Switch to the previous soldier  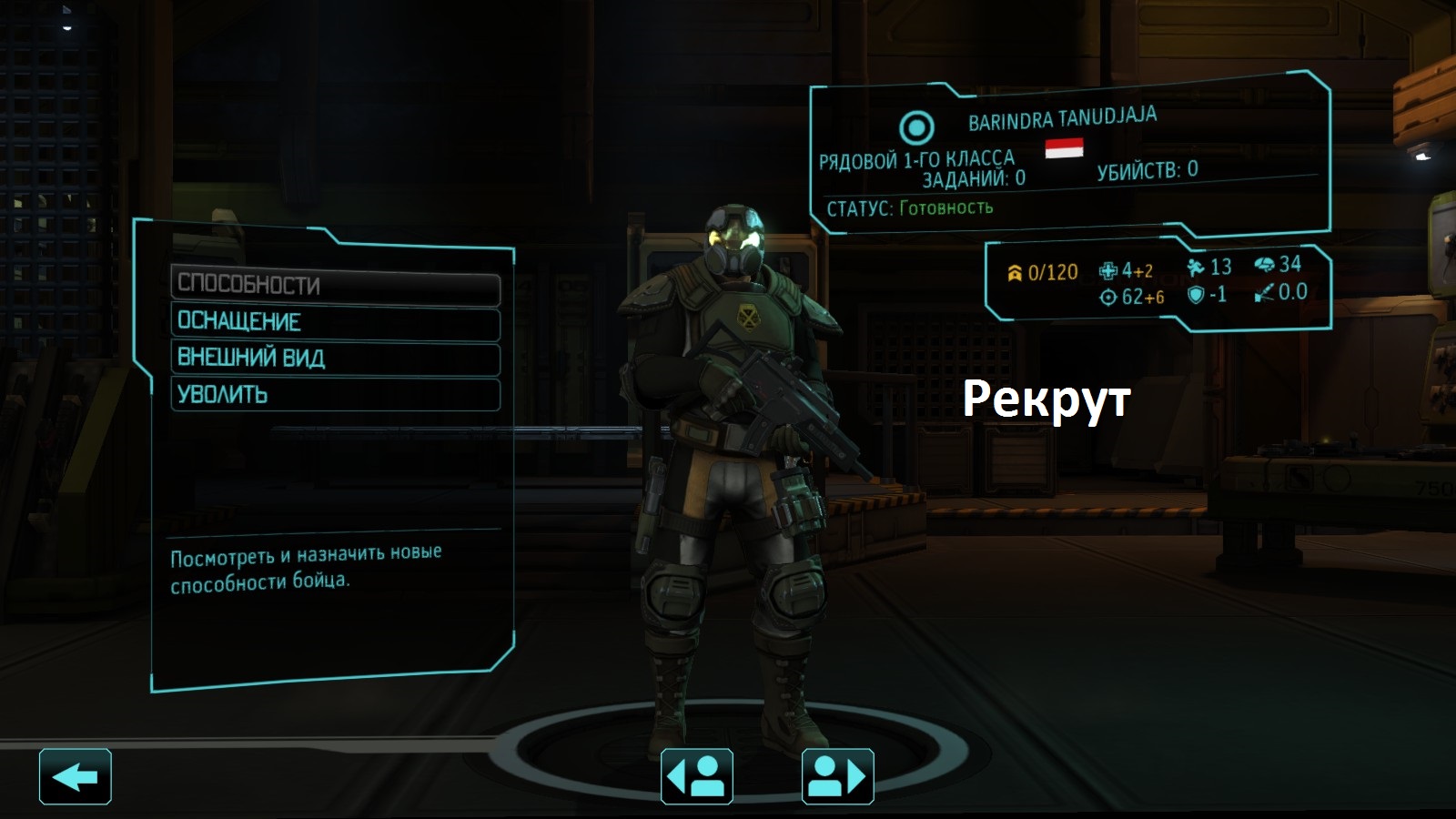[x=696, y=777]
